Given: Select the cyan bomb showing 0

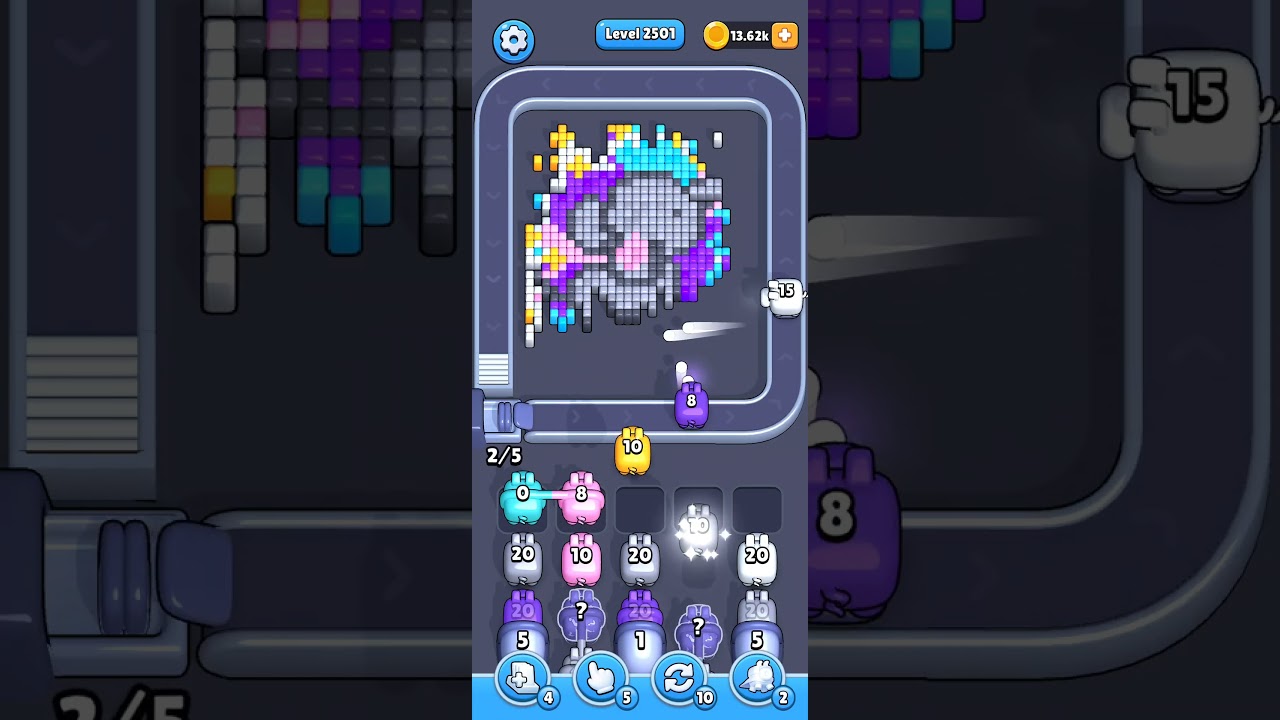Looking at the screenshot, I should point(520,497).
